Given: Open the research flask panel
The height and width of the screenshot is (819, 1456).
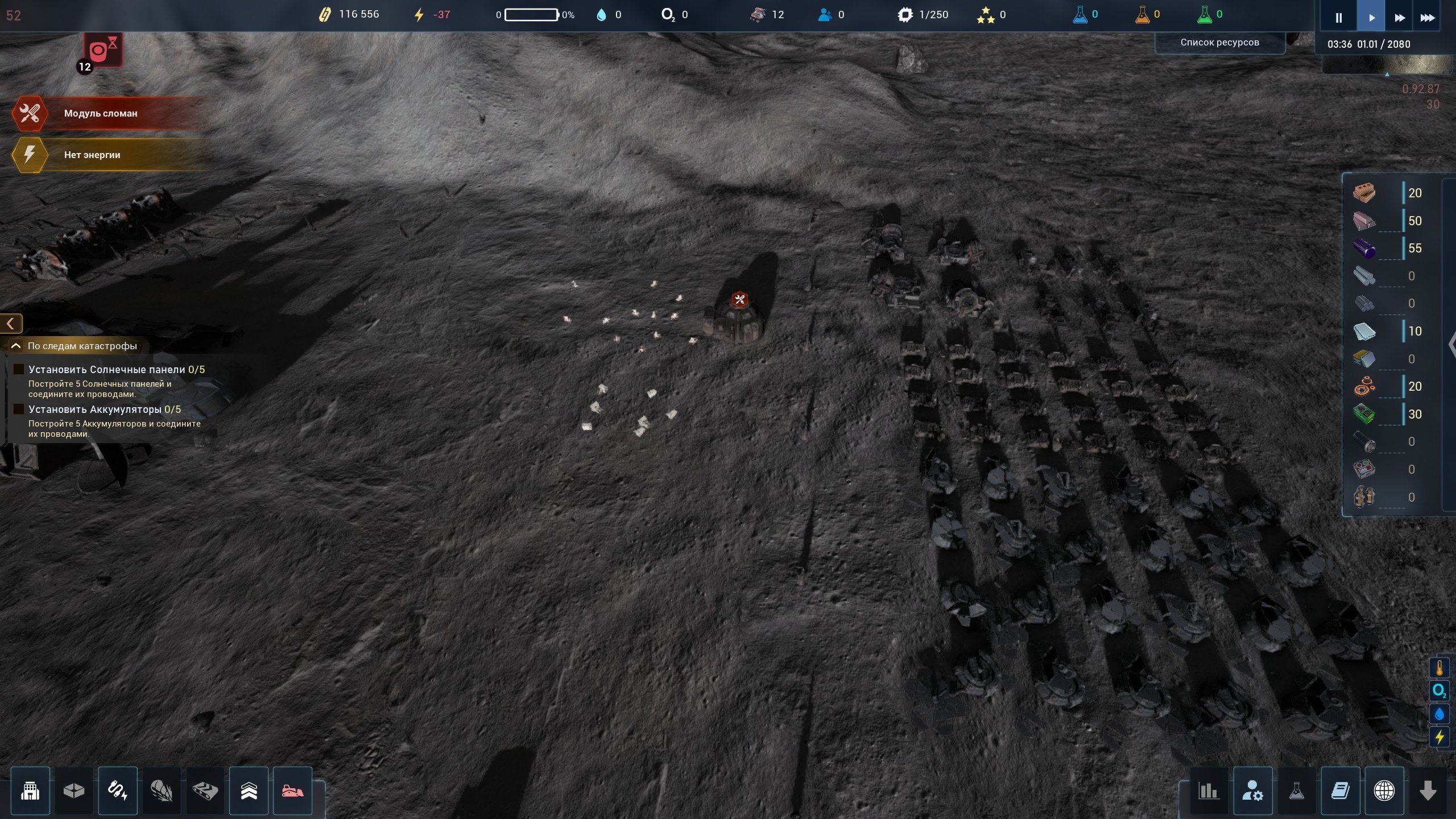Looking at the screenshot, I should coord(1296,791).
